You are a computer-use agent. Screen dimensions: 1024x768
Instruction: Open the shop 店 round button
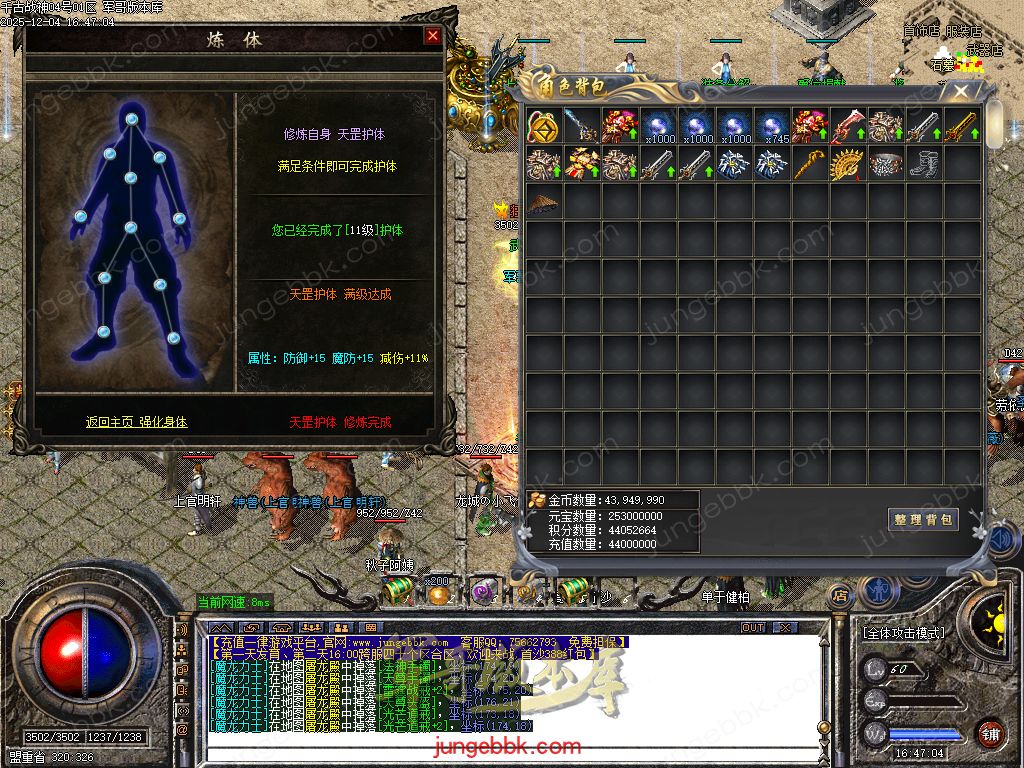pos(840,596)
